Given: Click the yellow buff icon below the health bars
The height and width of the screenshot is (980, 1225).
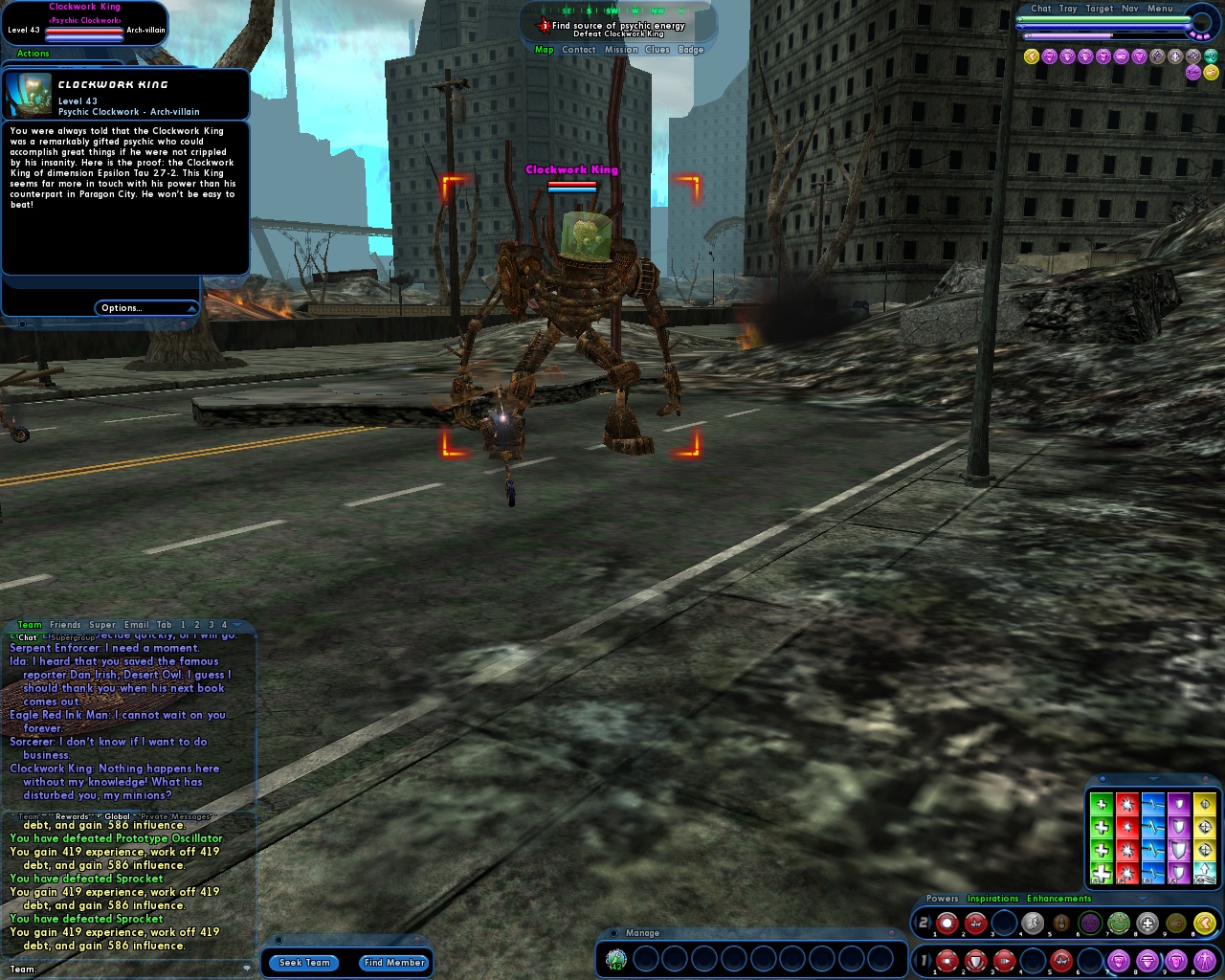Looking at the screenshot, I should [x=1030, y=56].
